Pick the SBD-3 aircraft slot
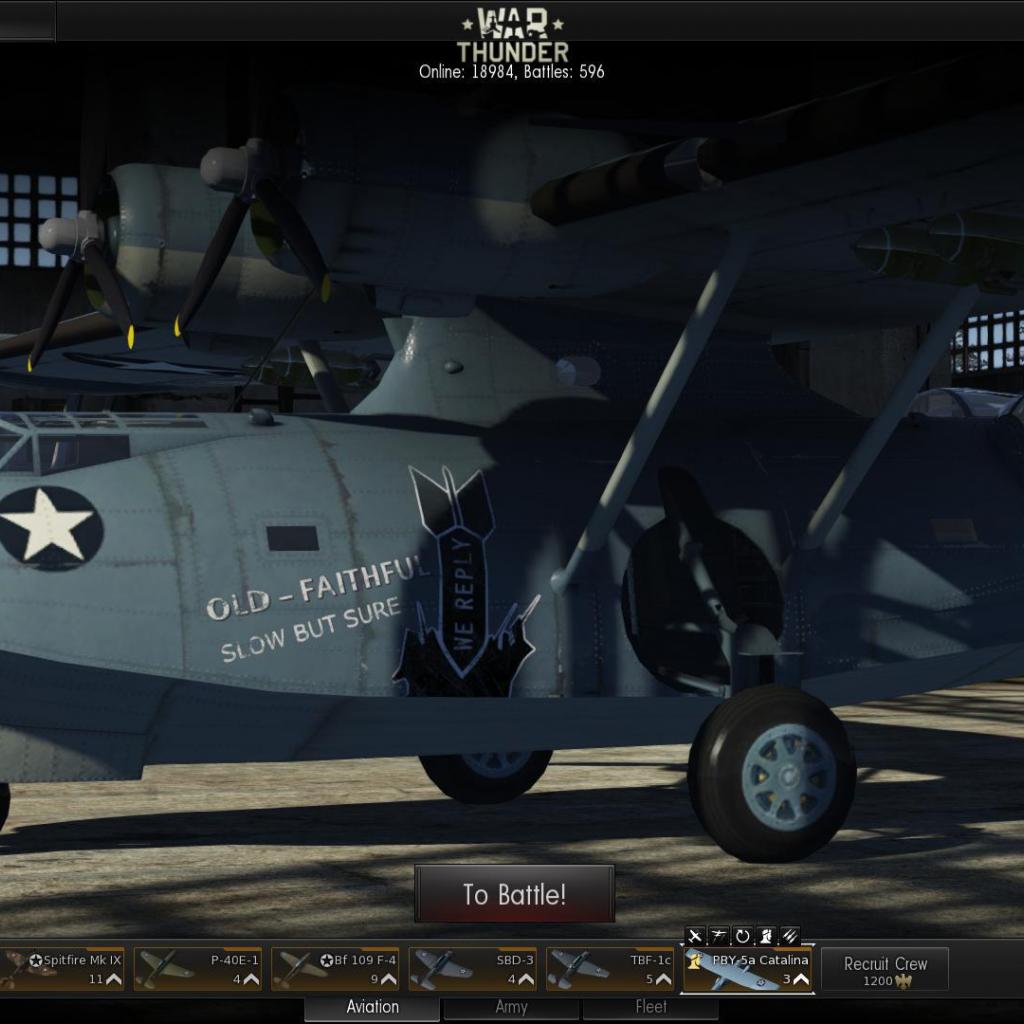This screenshot has width=1024, height=1024. tap(472, 969)
